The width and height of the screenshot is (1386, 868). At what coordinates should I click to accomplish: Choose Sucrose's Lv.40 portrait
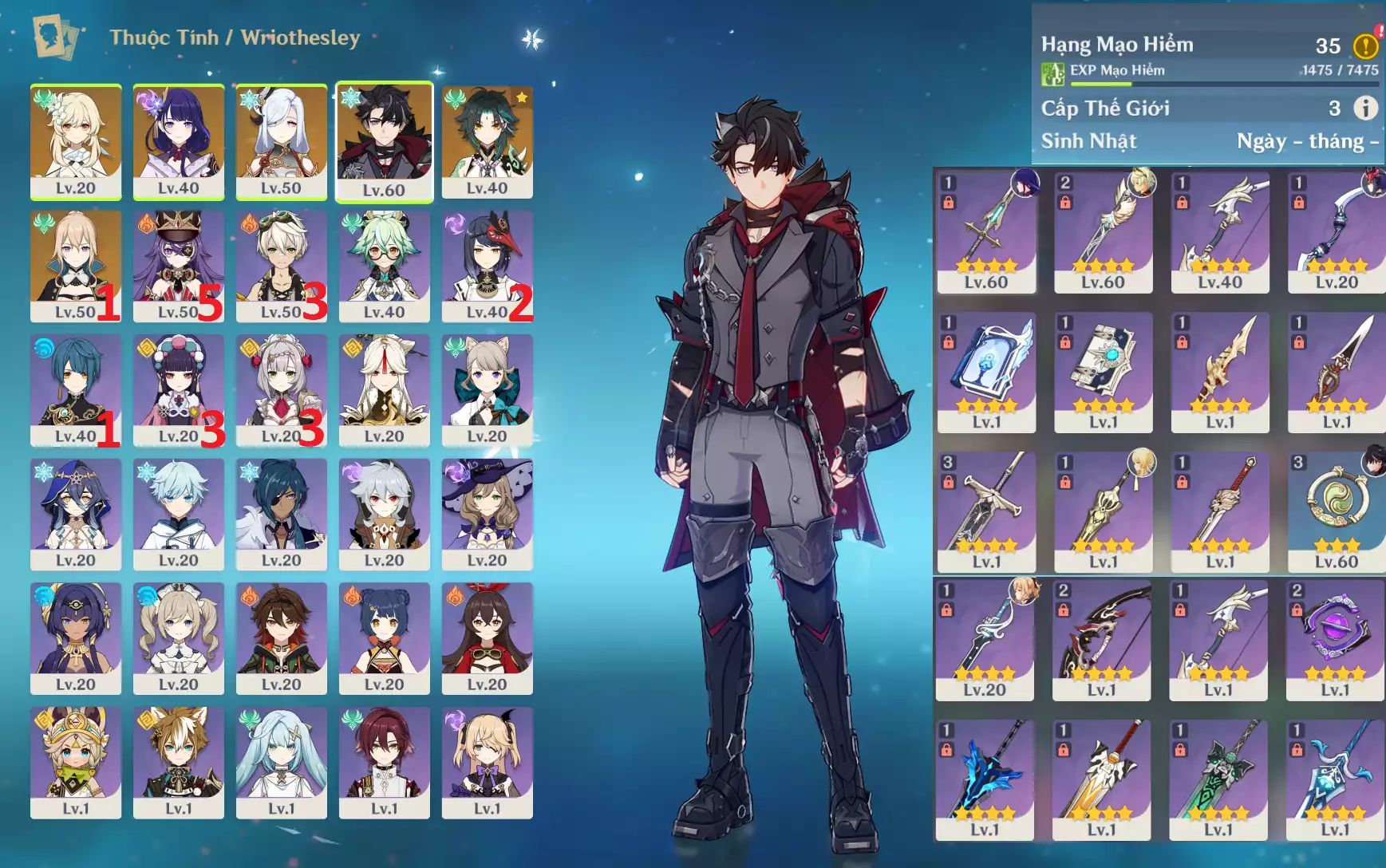pos(384,266)
